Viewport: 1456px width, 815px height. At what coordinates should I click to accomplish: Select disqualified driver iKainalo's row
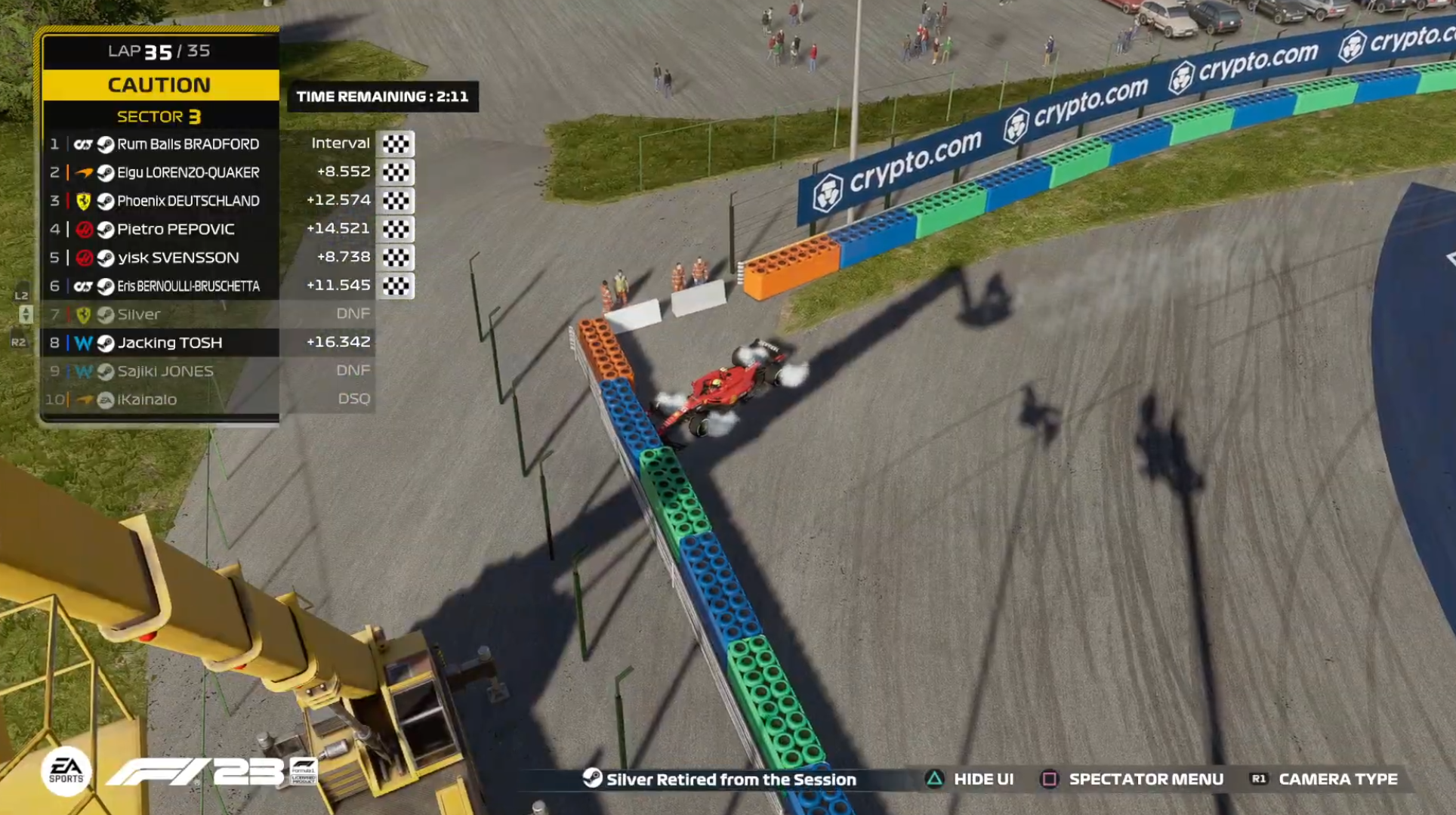[x=147, y=400]
